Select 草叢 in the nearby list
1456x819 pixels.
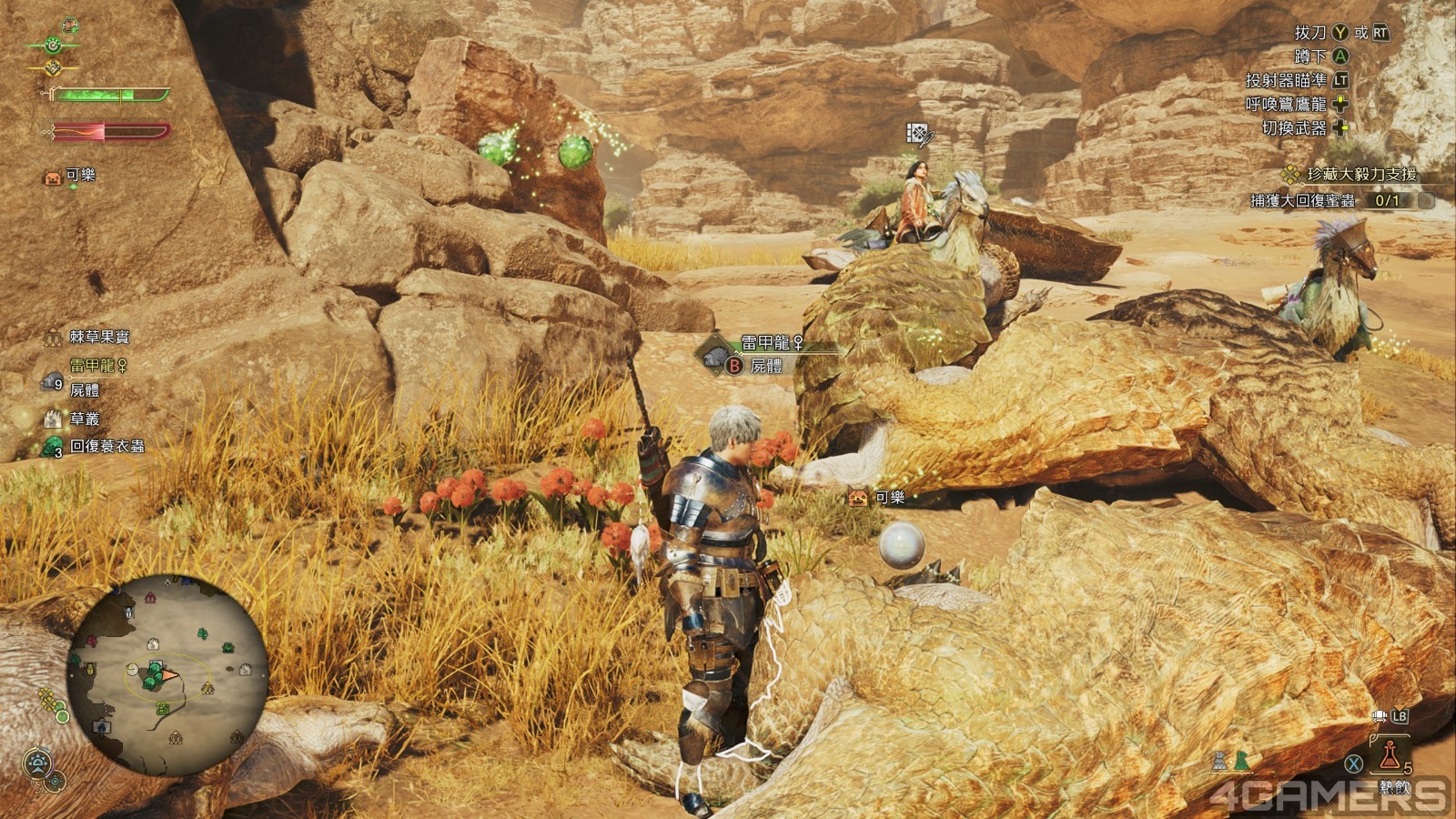point(85,419)
